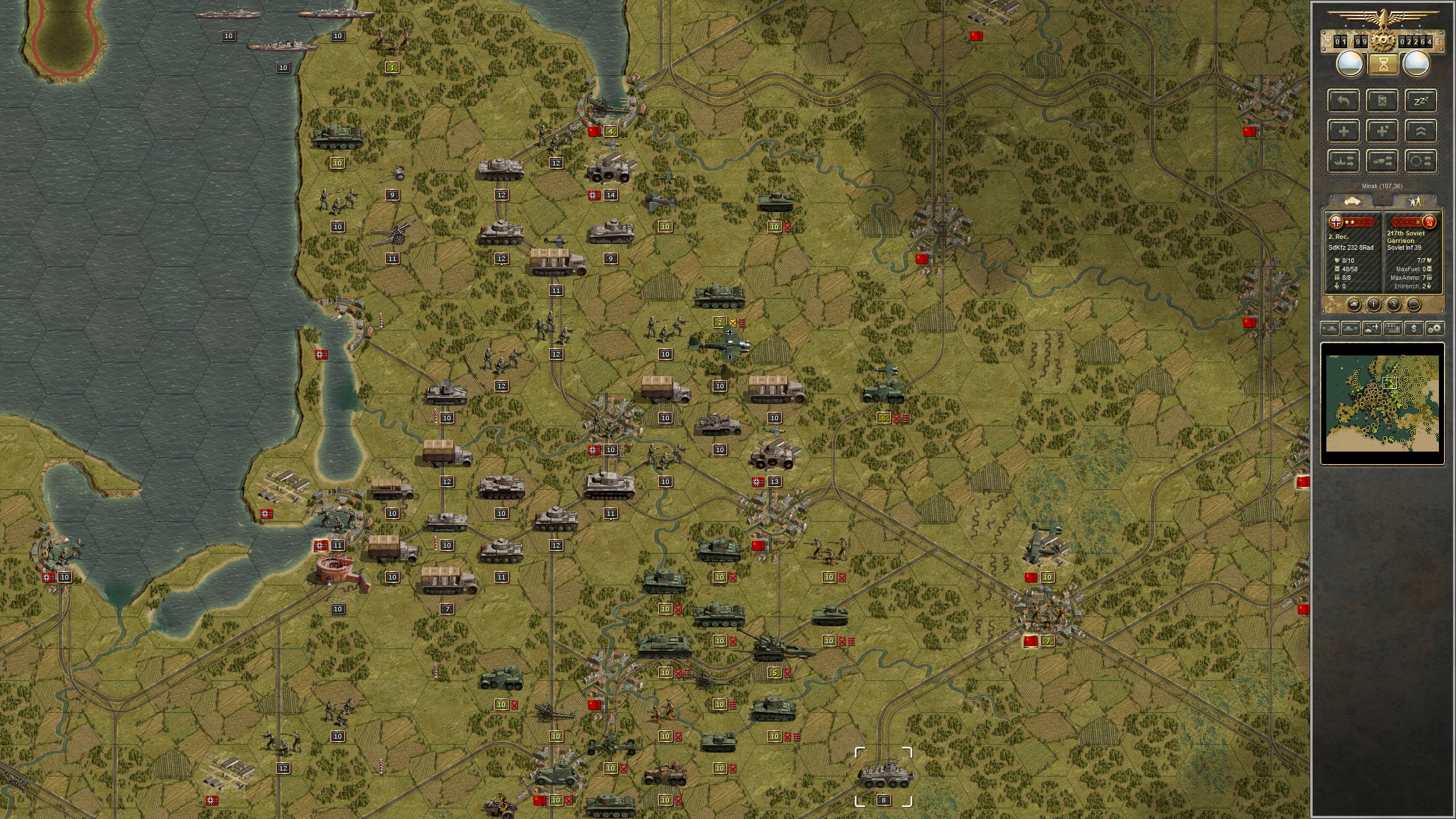Select the previous unit with left-arrow tank
Viewport: 1456px width, 819px height.
point(1329,328)
